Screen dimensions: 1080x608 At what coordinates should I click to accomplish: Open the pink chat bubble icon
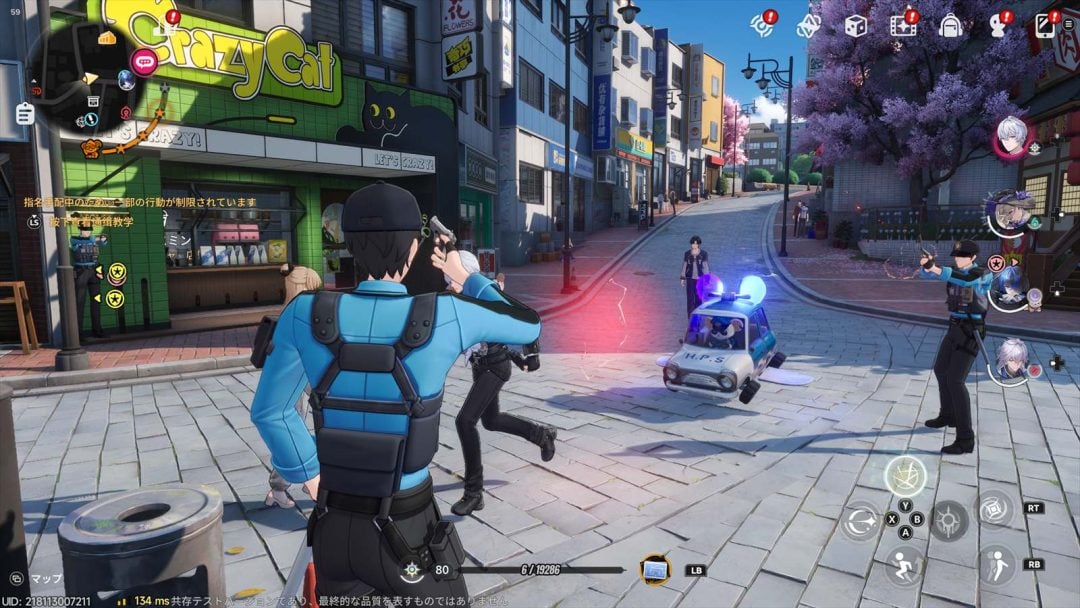[144, 62]
